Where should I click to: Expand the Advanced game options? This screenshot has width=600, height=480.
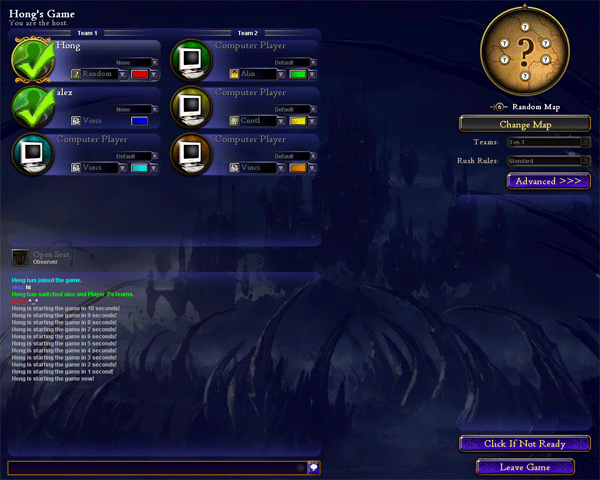(548, 181)
